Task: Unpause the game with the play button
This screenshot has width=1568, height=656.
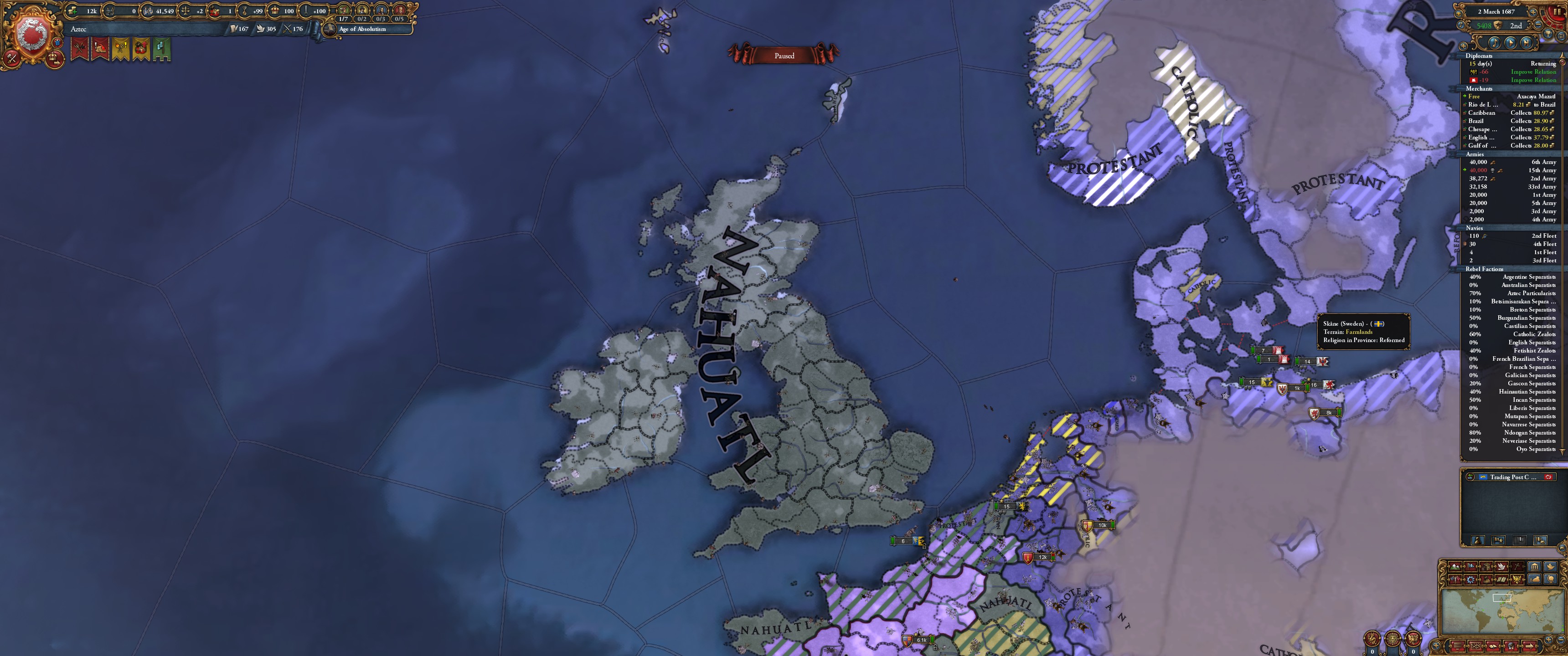Action: coord(1511,43)
